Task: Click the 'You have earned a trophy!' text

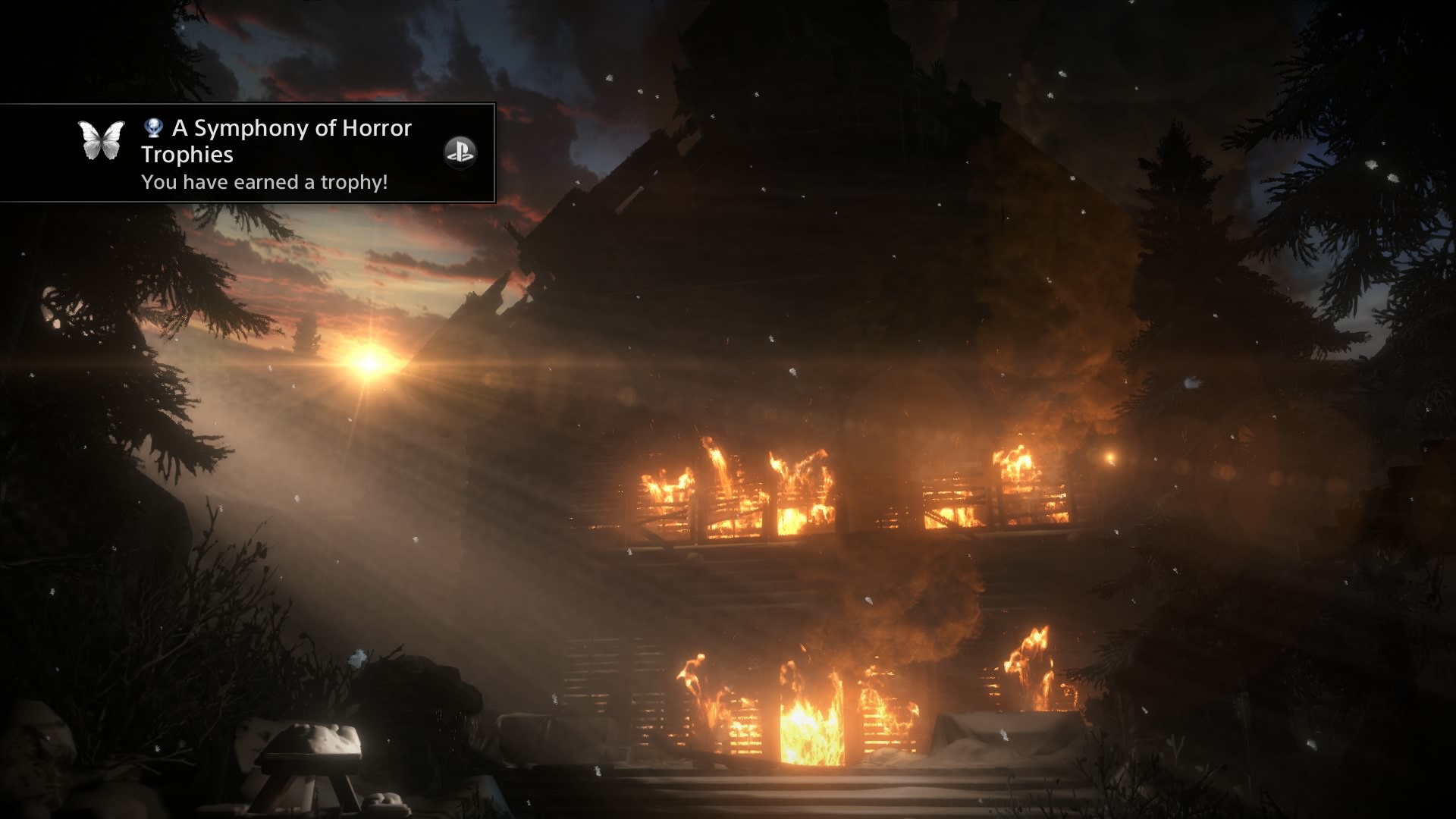Action: tap(264, 181)
